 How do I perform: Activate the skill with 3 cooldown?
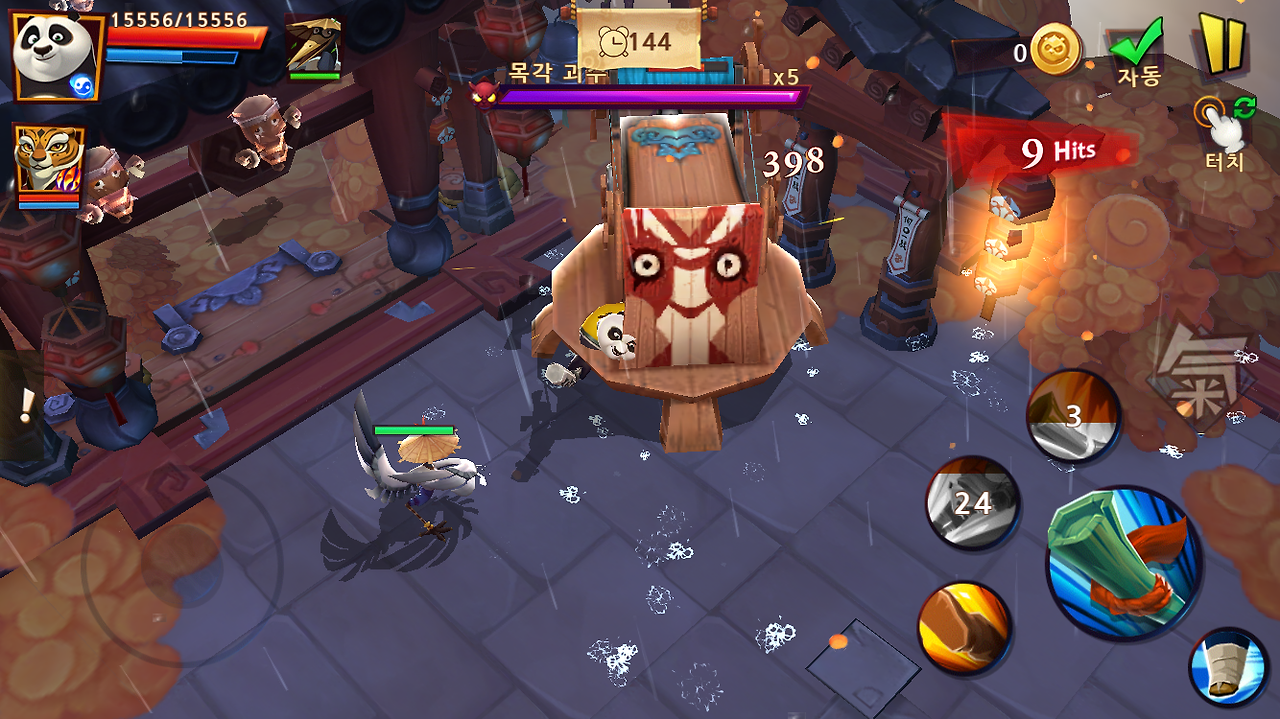[x=1073, y=416]
